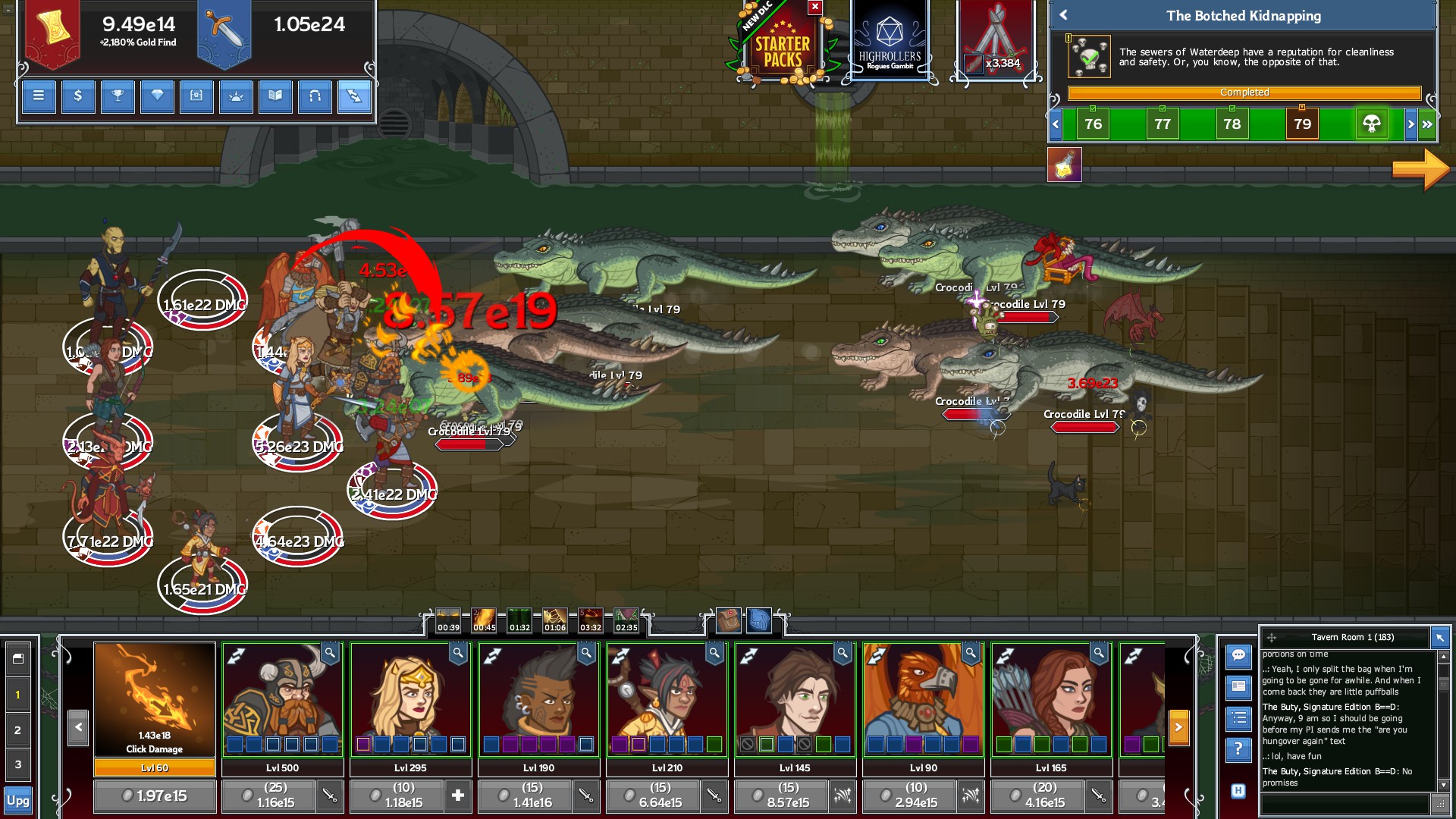Click the Completed quest progress bar

click(1245, 93)
